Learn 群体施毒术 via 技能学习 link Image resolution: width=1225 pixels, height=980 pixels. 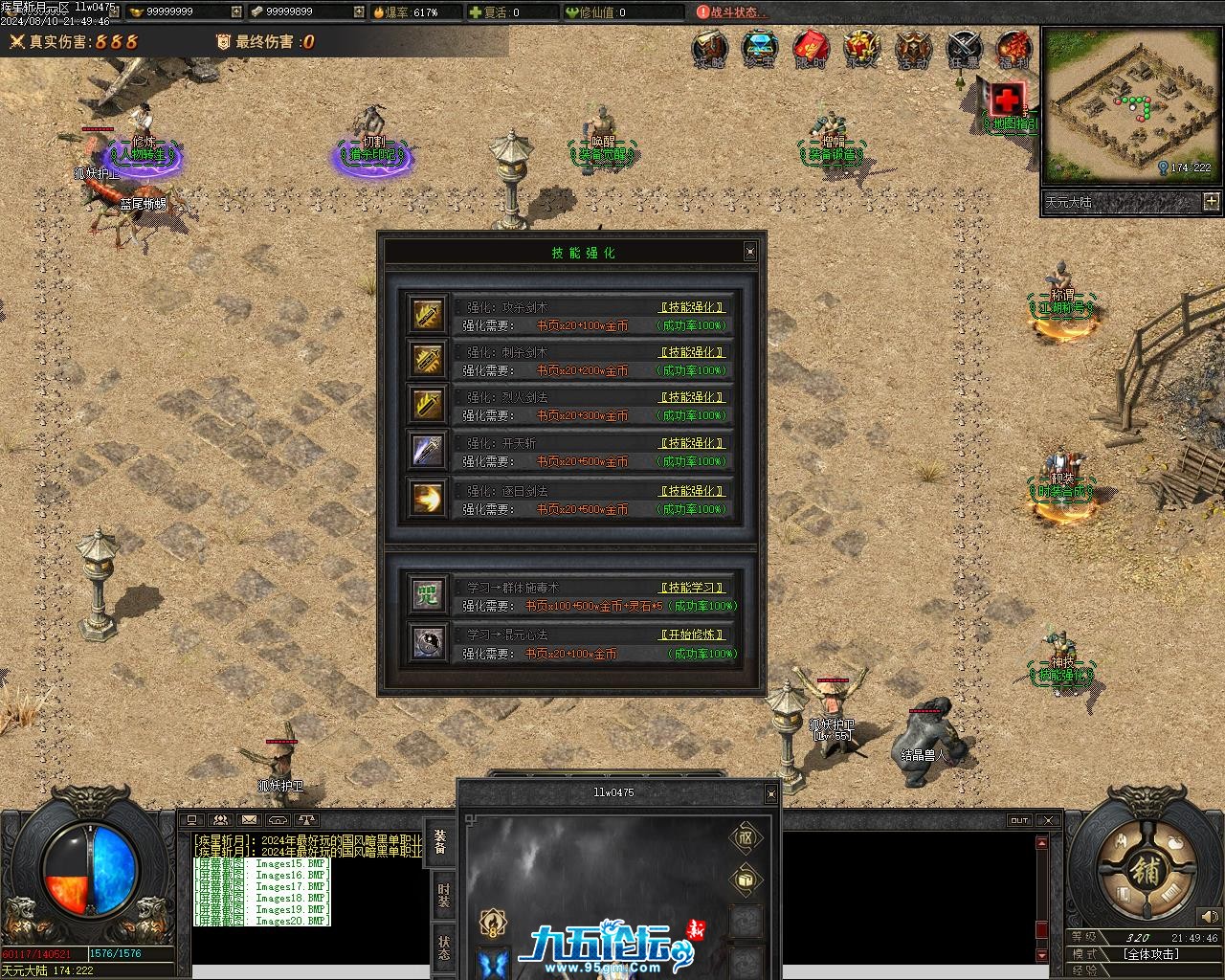(692, 588)
